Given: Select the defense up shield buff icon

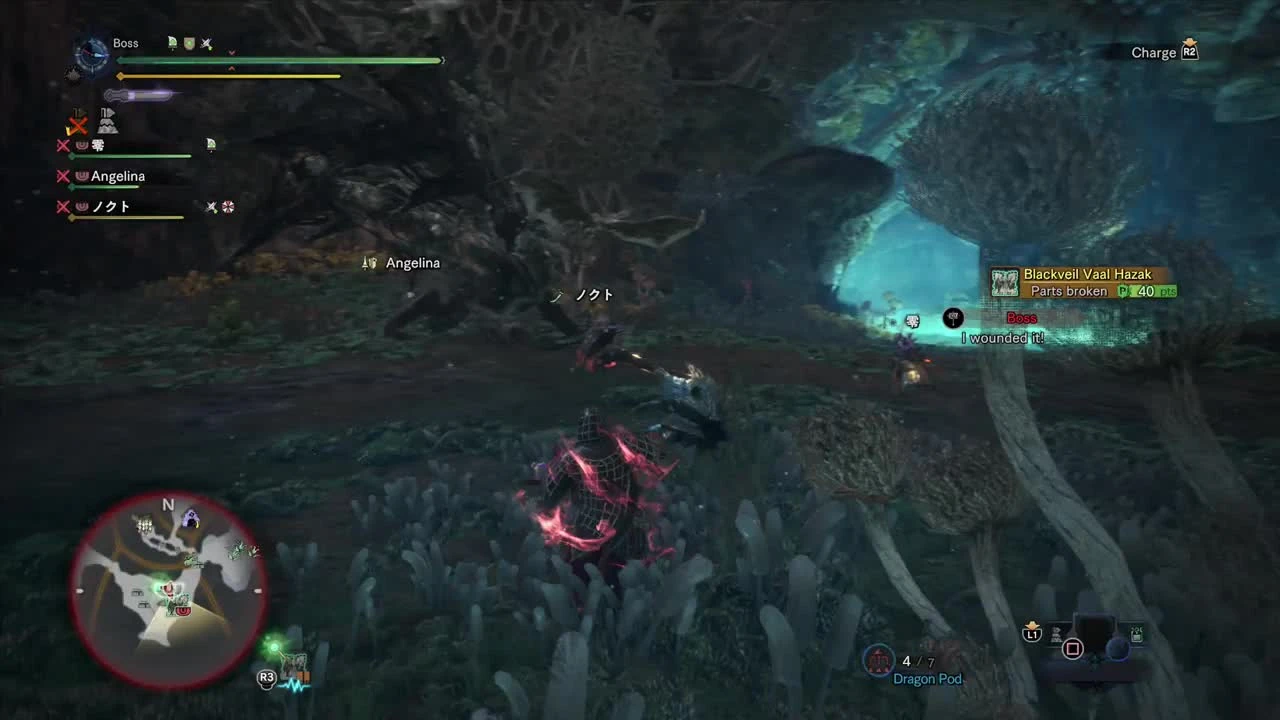Looking at the screenshot, I should 188,43.
